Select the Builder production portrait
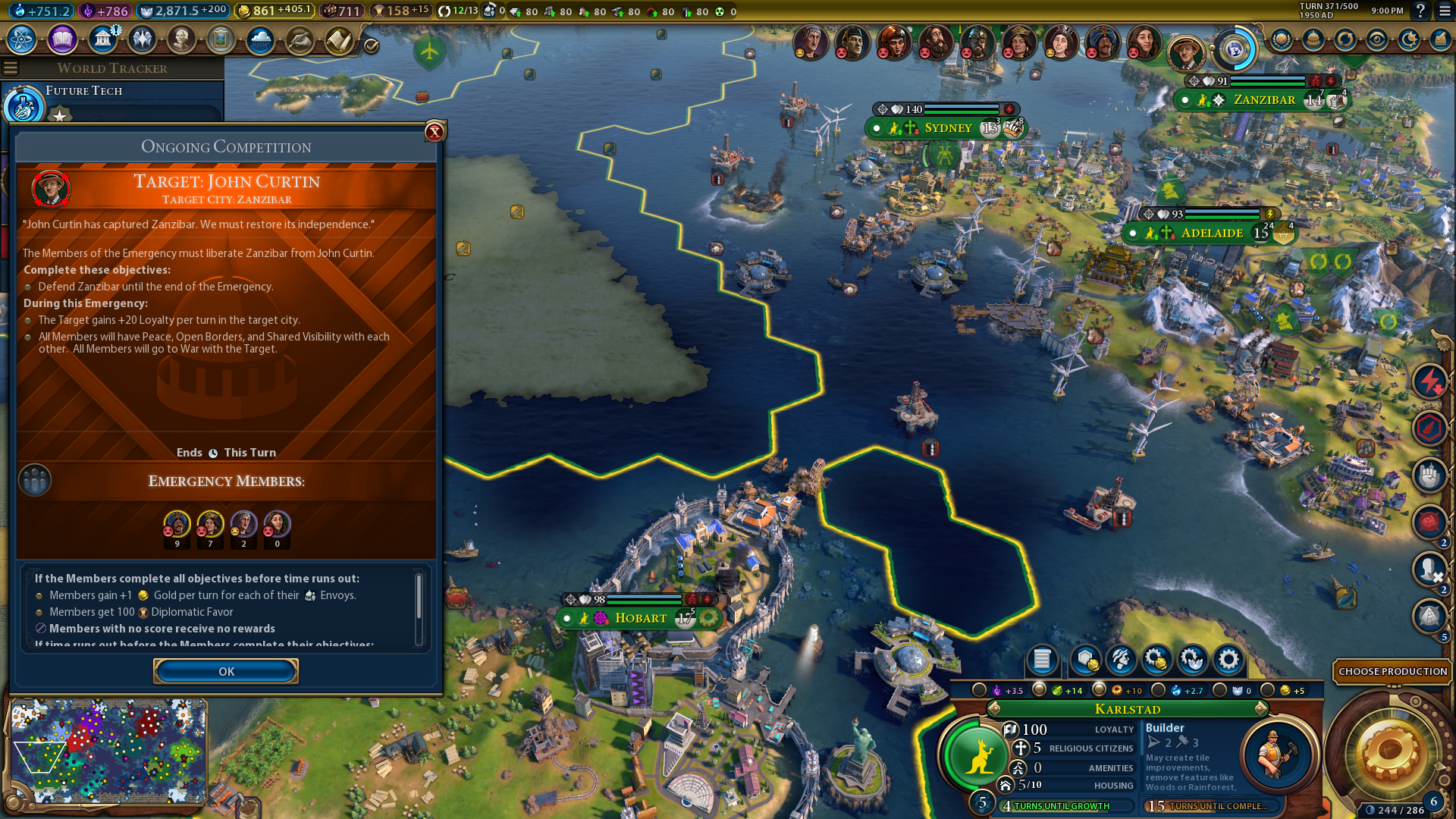This screenshot has width=1456, height=819. click(x=1277, y=755)
